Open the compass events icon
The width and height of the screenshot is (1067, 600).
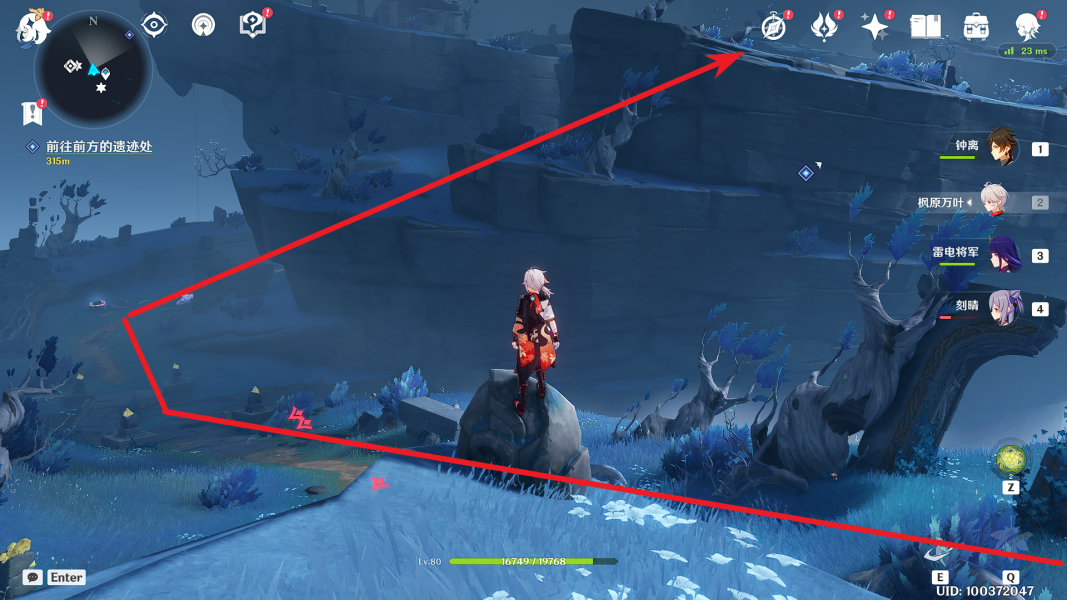pyautogui.click(x=774, y=27)
